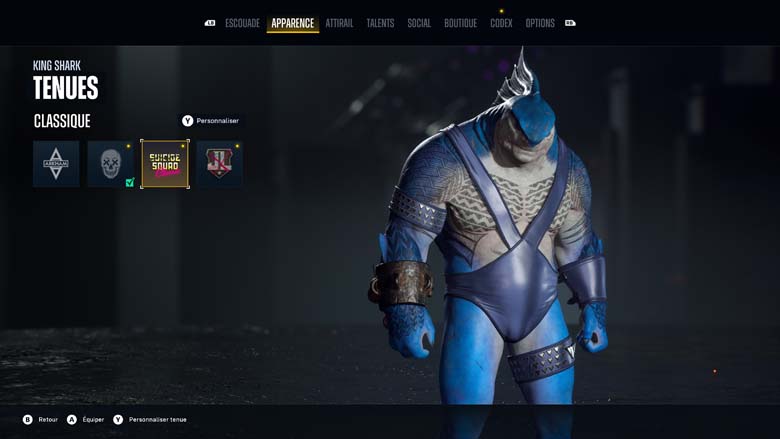
Task: Select the Arkham logo outfit tile
Action: [56, 164]
